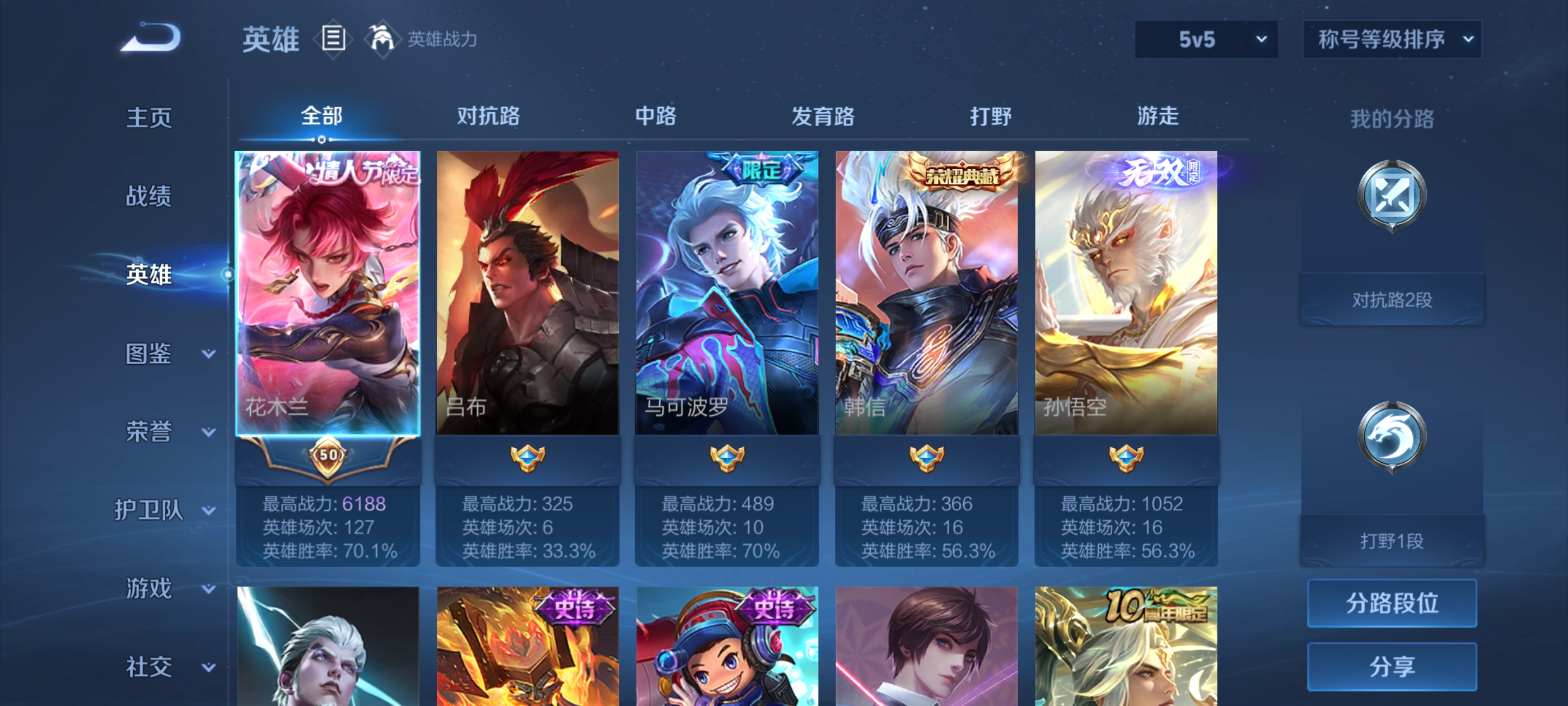Click the 分路段位 button
Image resolution: width=1568 pixels, height=706 pixels.
pos(1392,603)
